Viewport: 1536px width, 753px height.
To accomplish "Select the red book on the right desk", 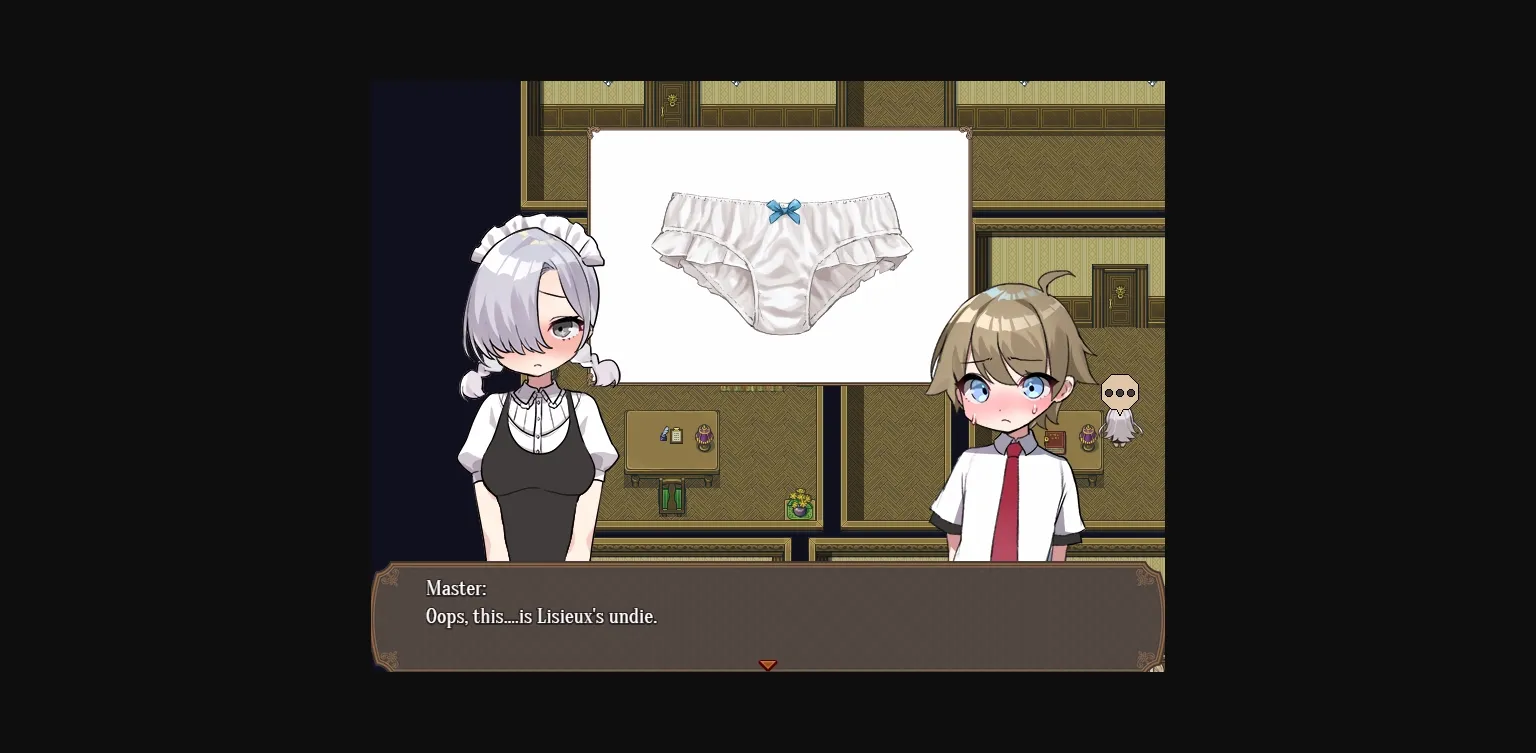I will click(x=1054, y=440).
